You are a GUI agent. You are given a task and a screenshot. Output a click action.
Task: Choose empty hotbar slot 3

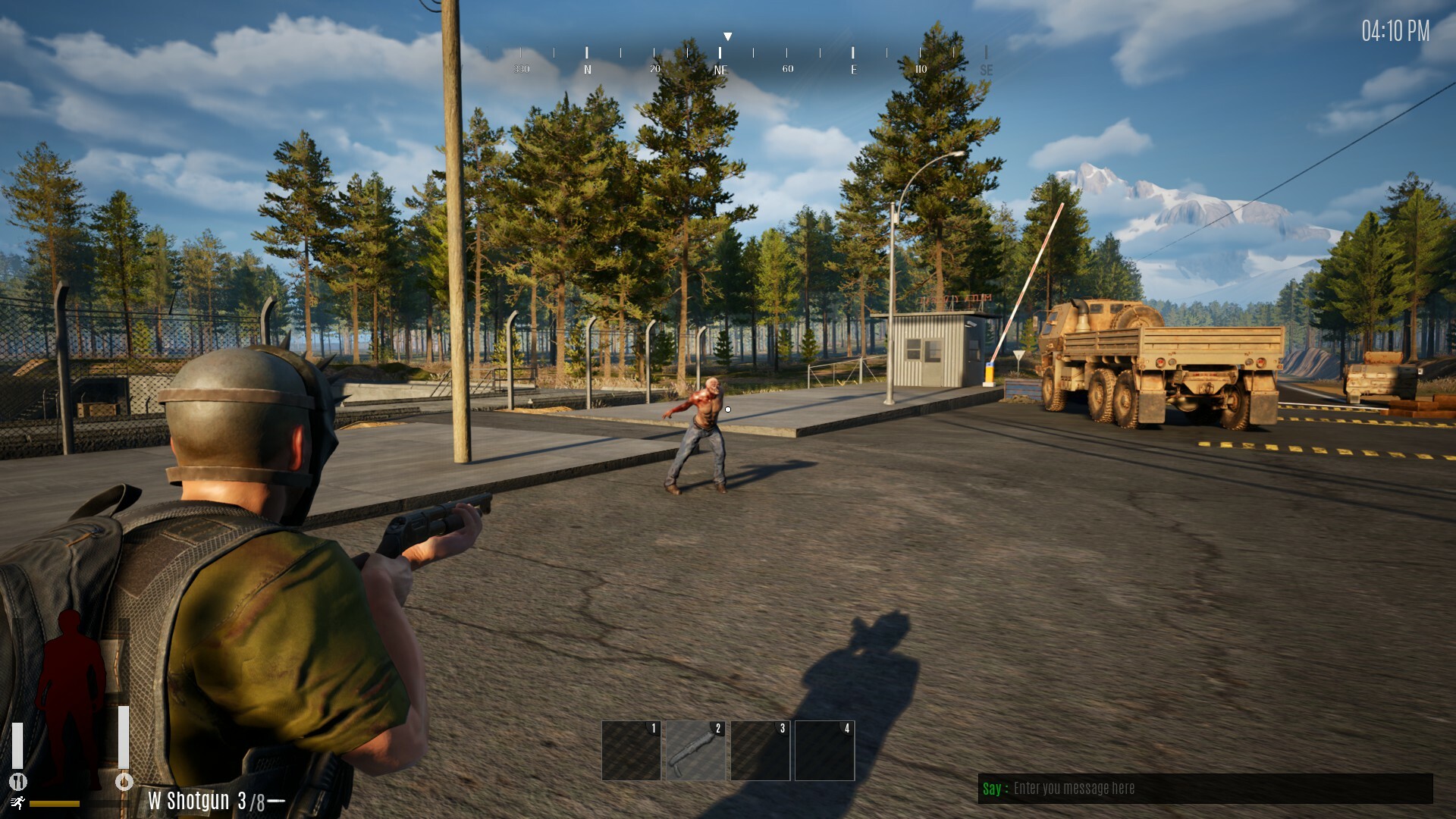[760, 750]
